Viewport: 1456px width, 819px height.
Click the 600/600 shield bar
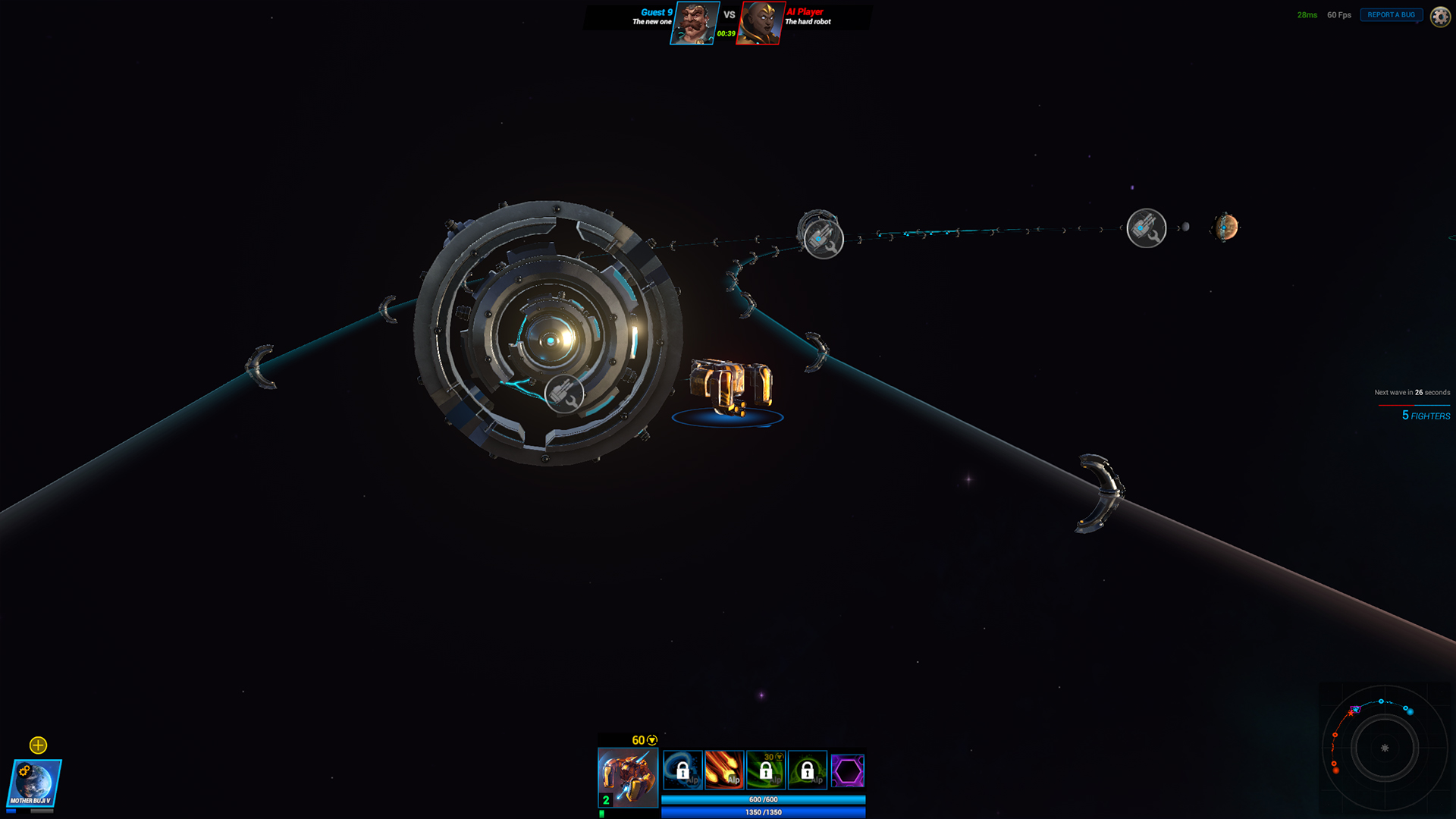tap(763, 799)
